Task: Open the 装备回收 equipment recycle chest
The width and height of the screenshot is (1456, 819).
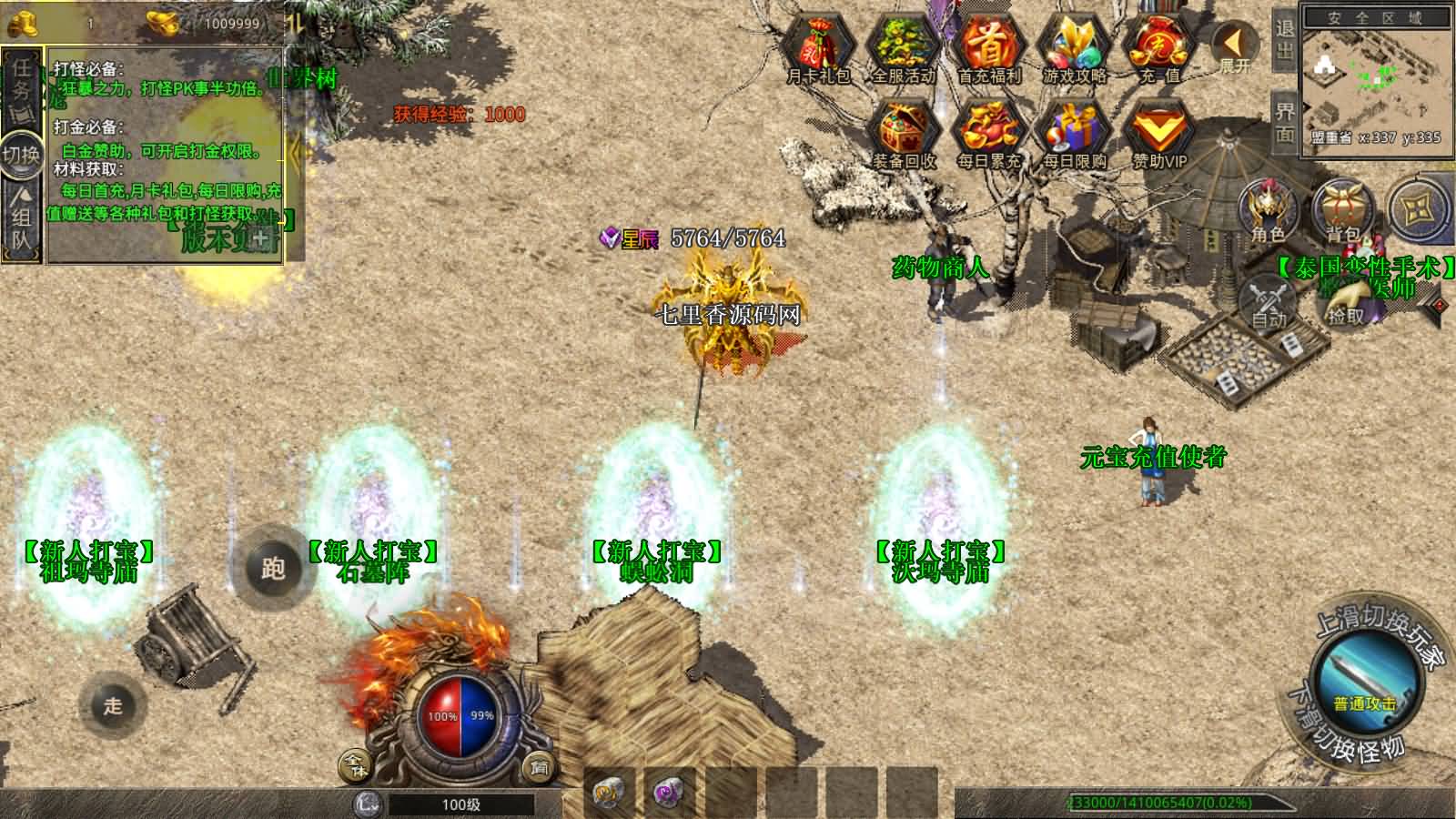Action: point(904,133)
